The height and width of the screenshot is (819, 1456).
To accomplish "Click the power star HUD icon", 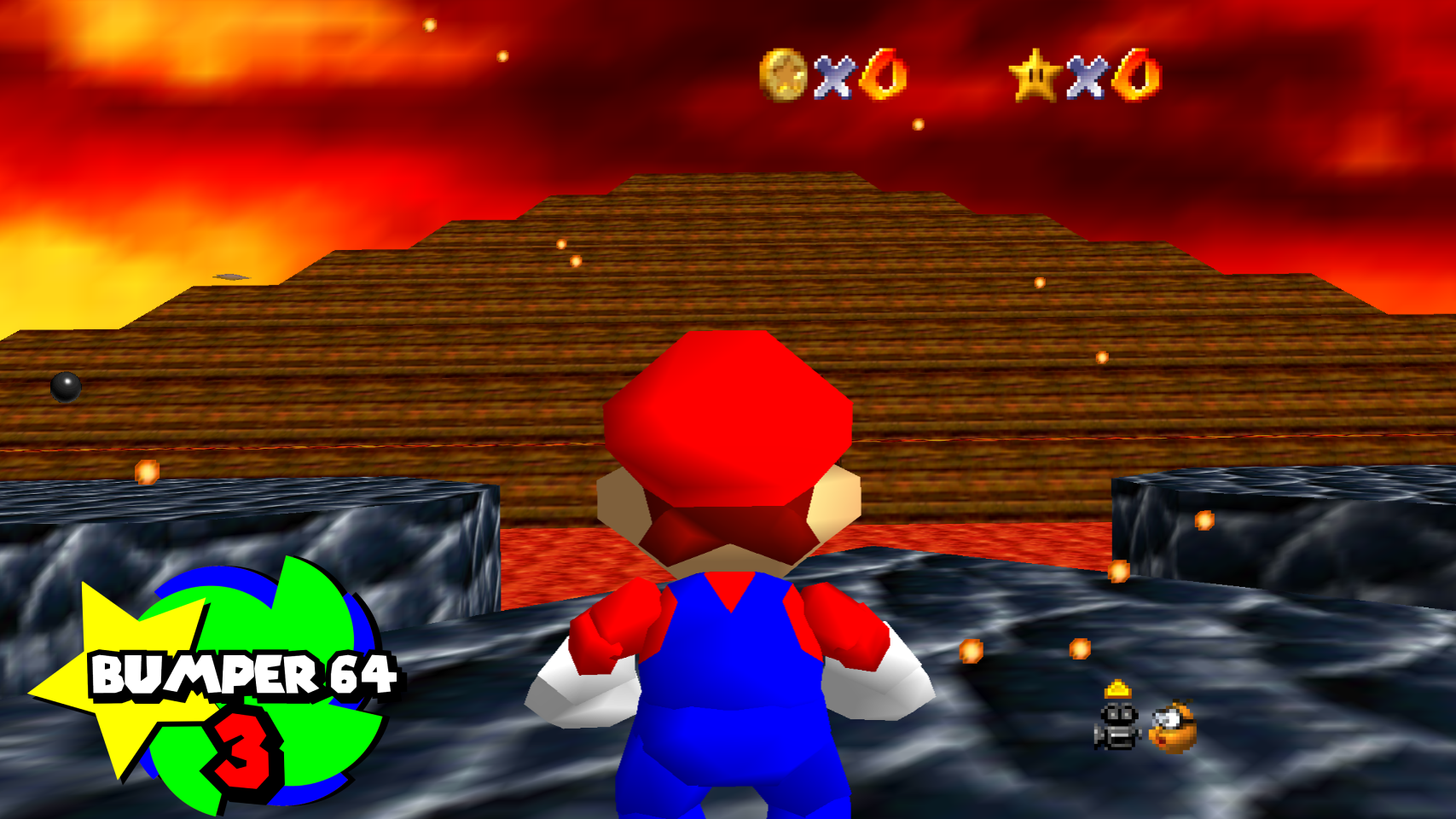I will (x=1034, y=75).
